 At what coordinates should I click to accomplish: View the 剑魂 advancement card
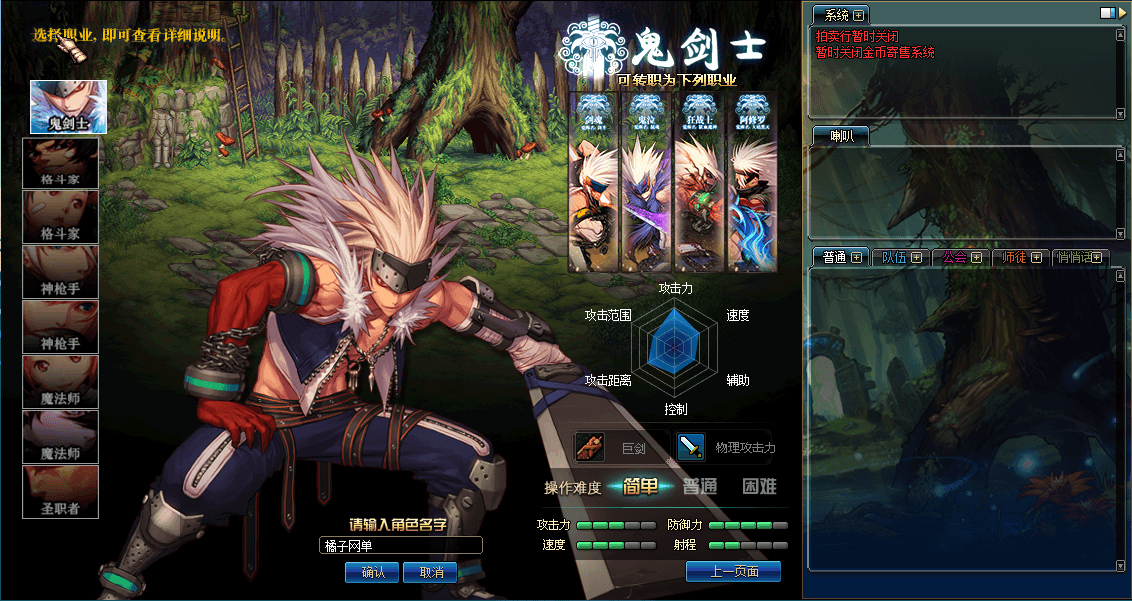point(594,182)
